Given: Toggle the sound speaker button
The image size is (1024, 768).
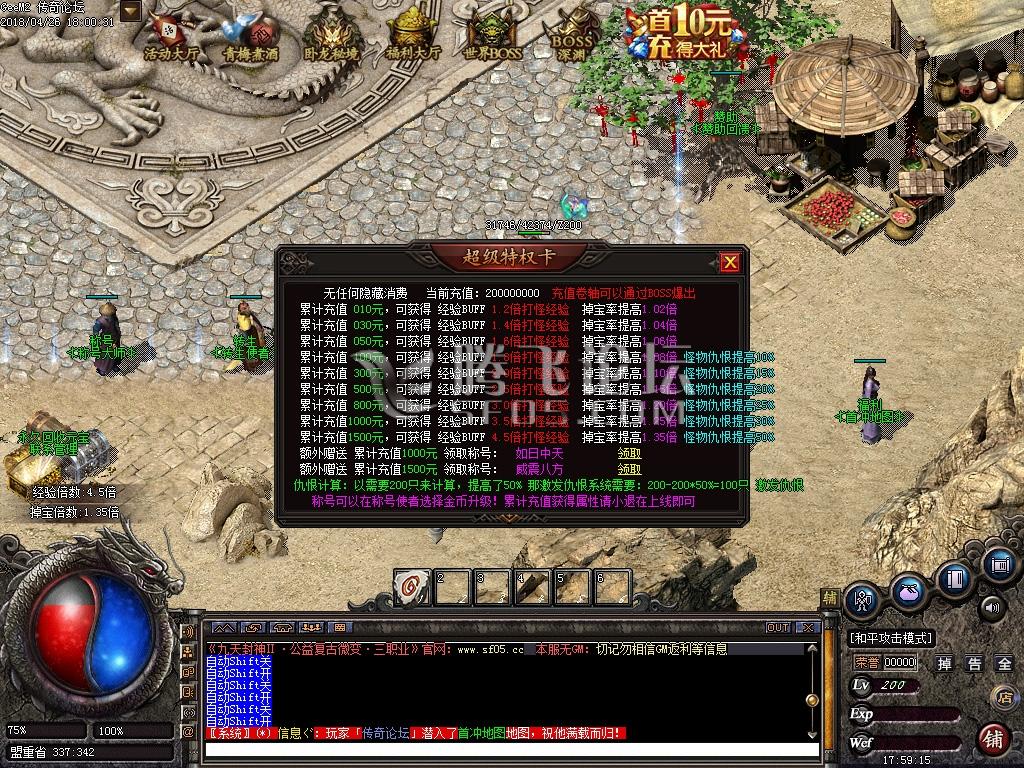Looking at the screenshot, I should 991,606.
